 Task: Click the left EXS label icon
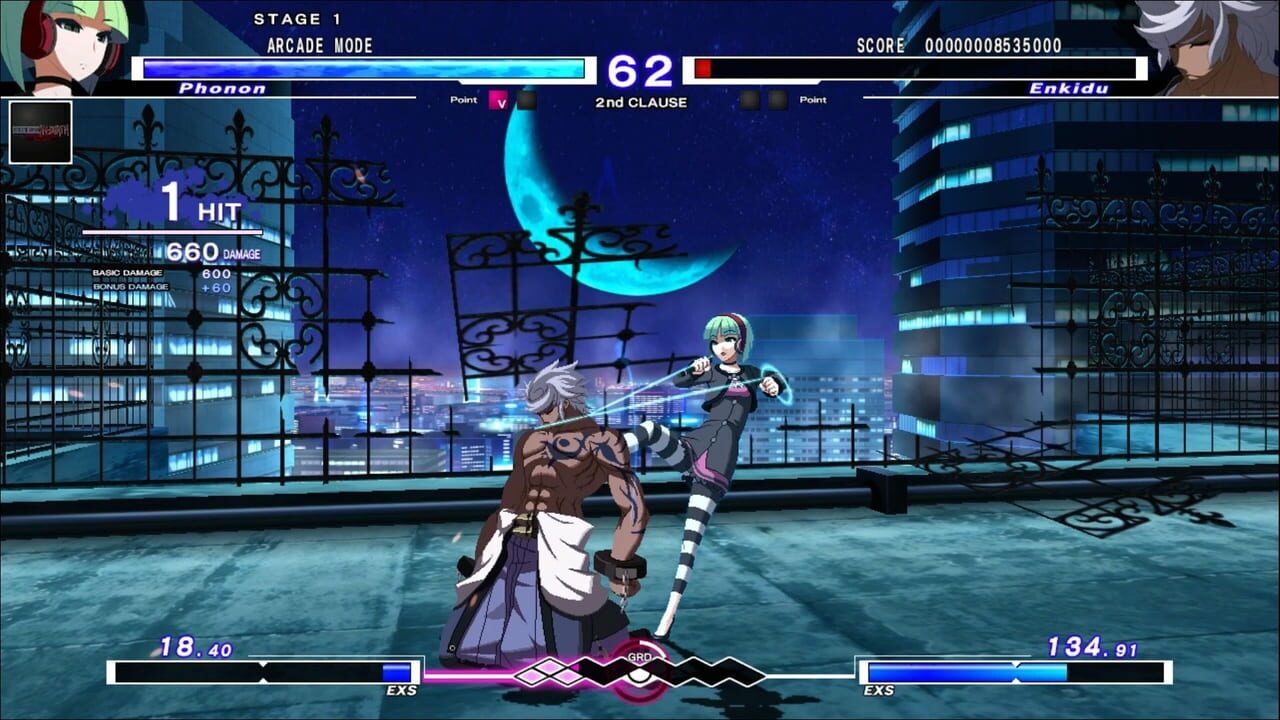pyautogui.click(x=404, y=690)
